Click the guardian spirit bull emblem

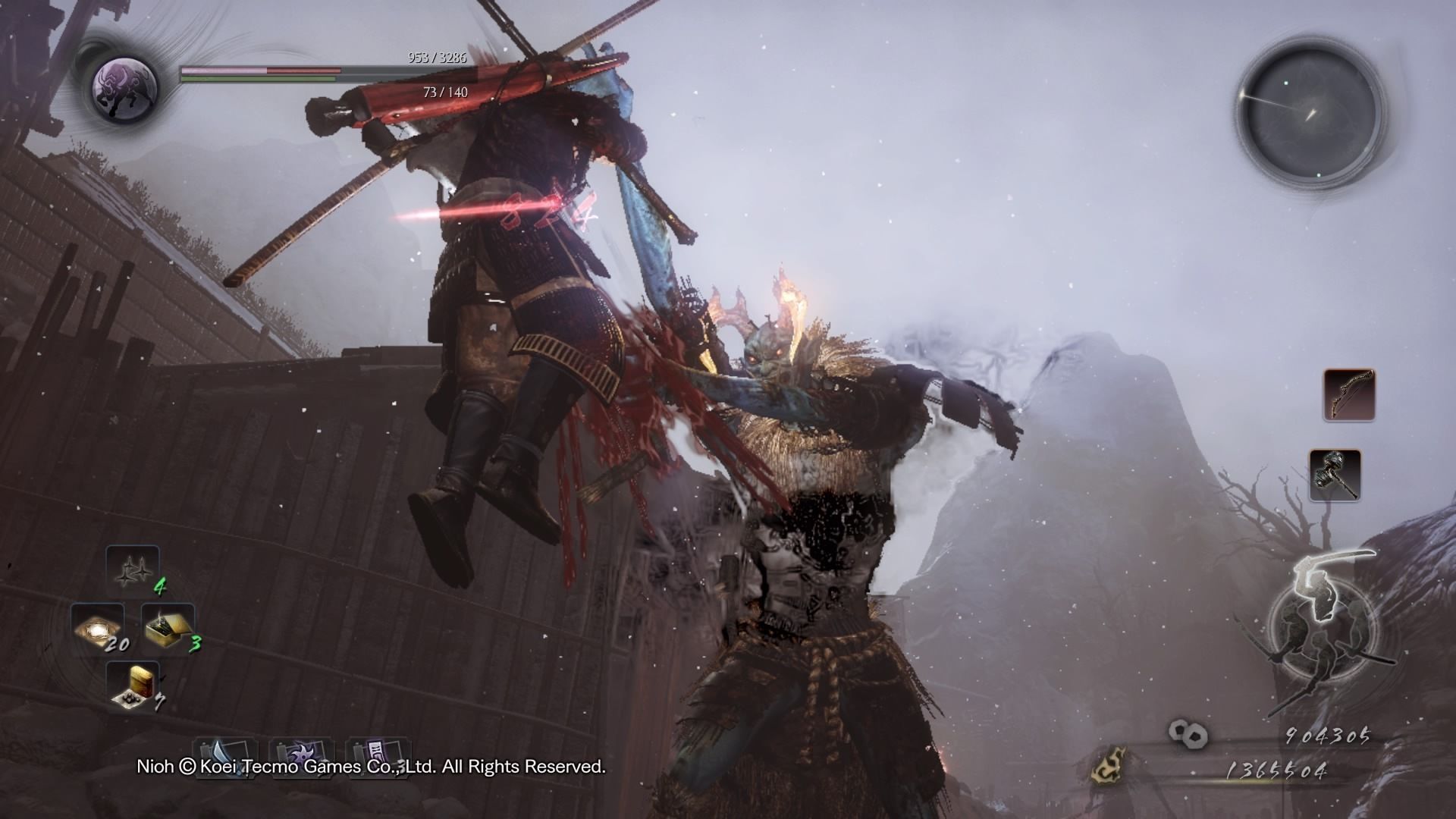point(124,86)
